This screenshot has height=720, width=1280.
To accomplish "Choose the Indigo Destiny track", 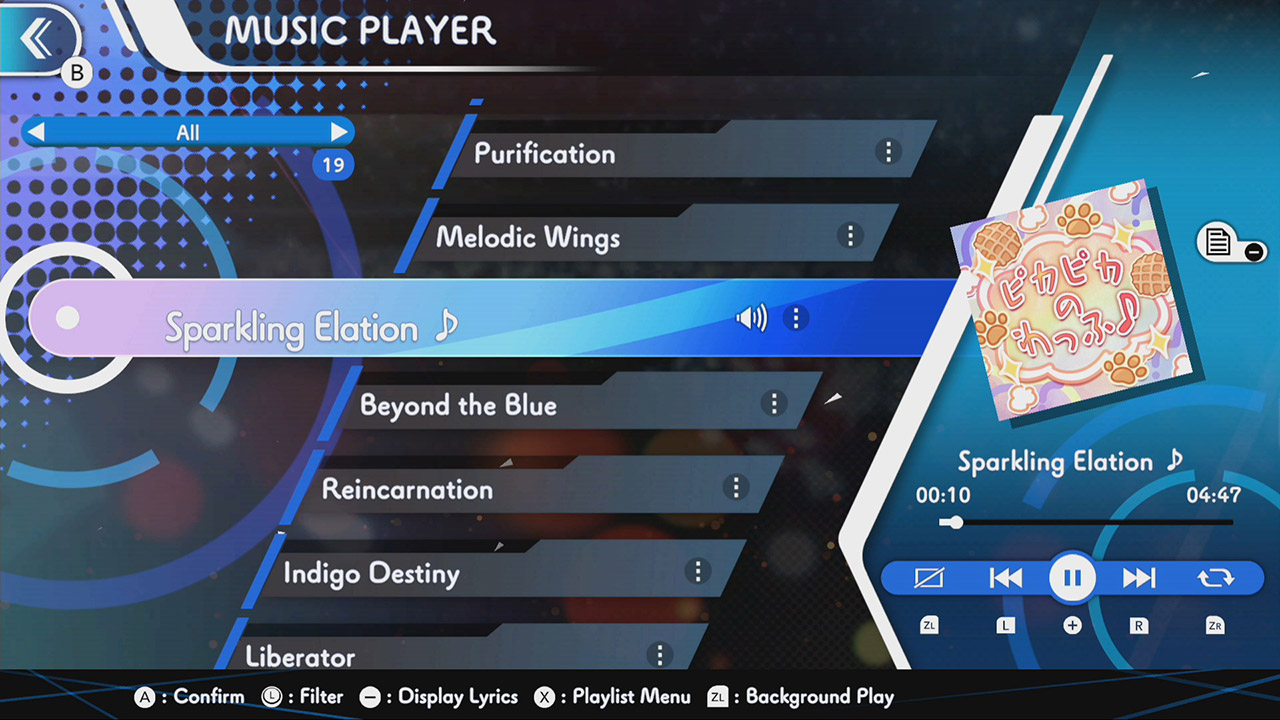I will (372, 574).
